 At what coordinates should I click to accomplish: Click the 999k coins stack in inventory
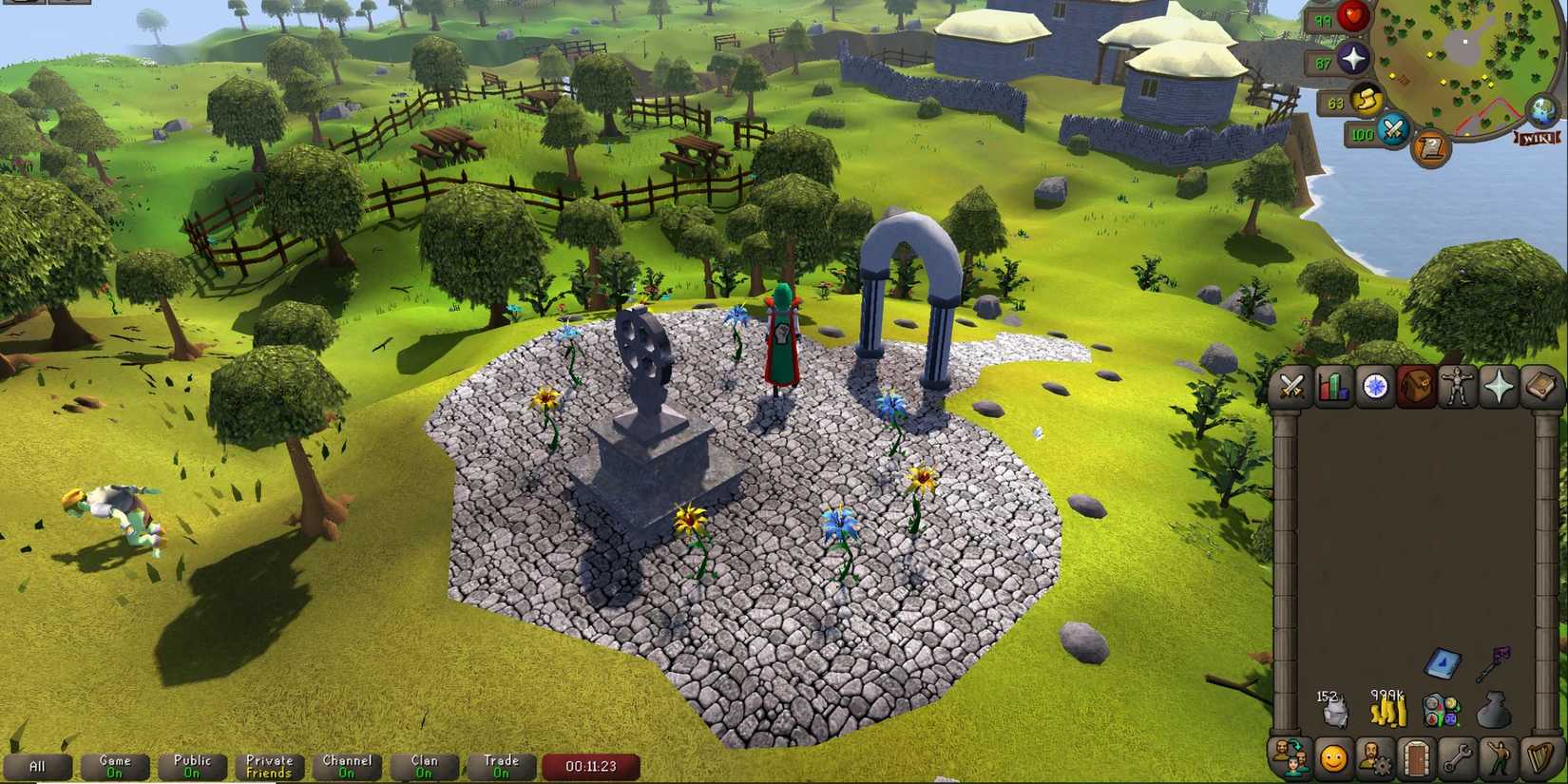tap(1387, 715)
